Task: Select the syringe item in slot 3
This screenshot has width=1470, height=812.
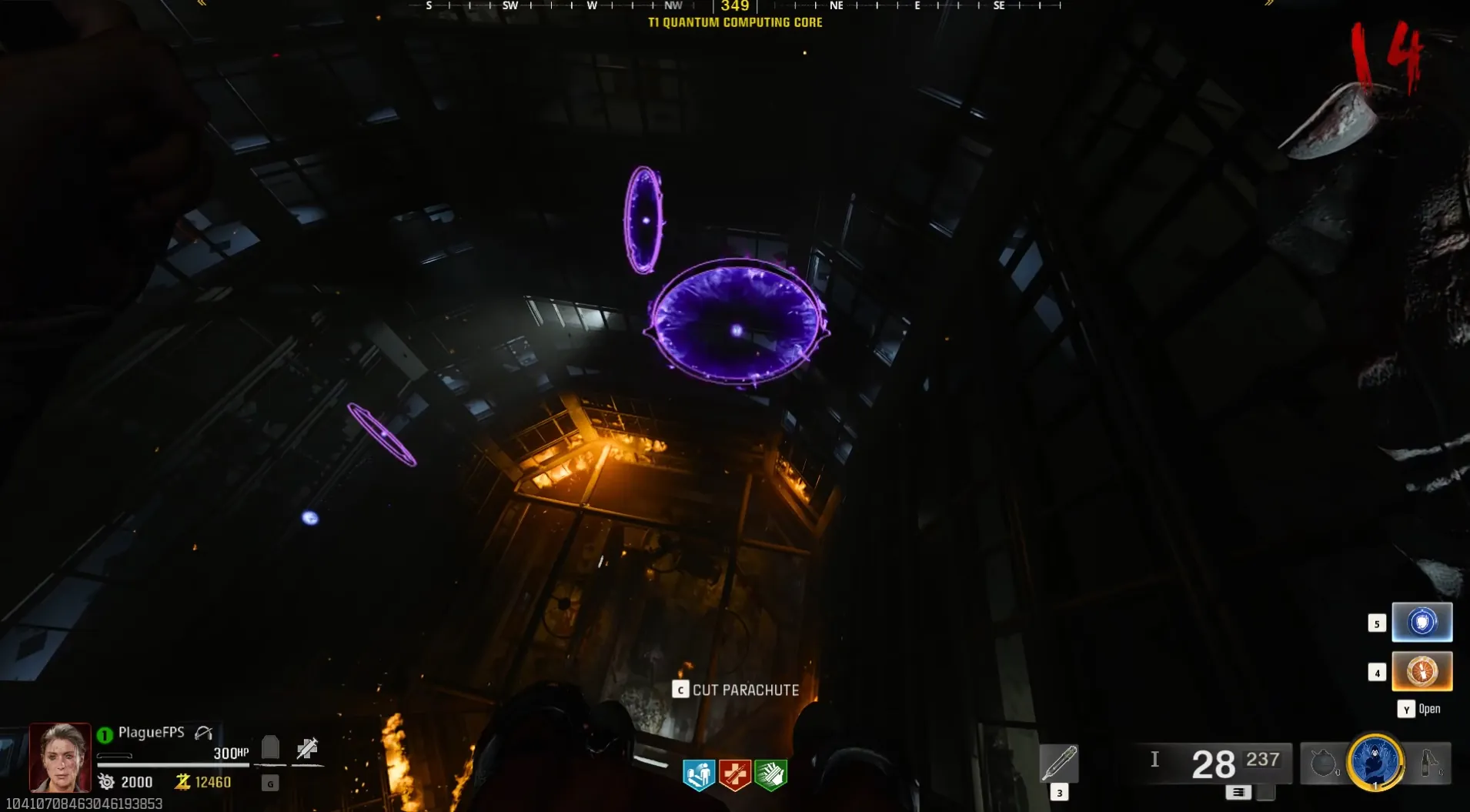Action: pyautogui.click(x=1059, y=764)
